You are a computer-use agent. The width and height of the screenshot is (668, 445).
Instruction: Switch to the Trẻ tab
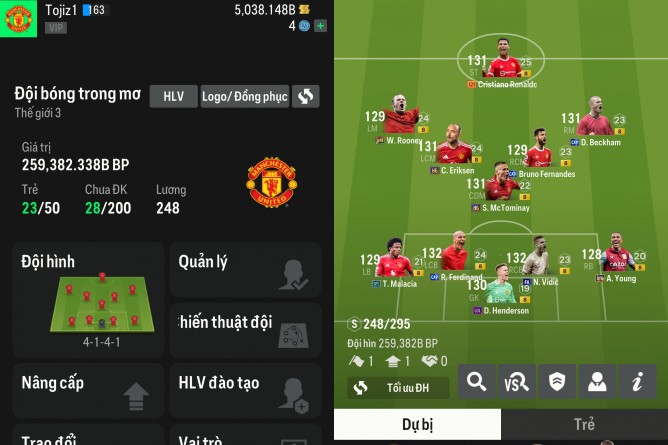point(584,424)
